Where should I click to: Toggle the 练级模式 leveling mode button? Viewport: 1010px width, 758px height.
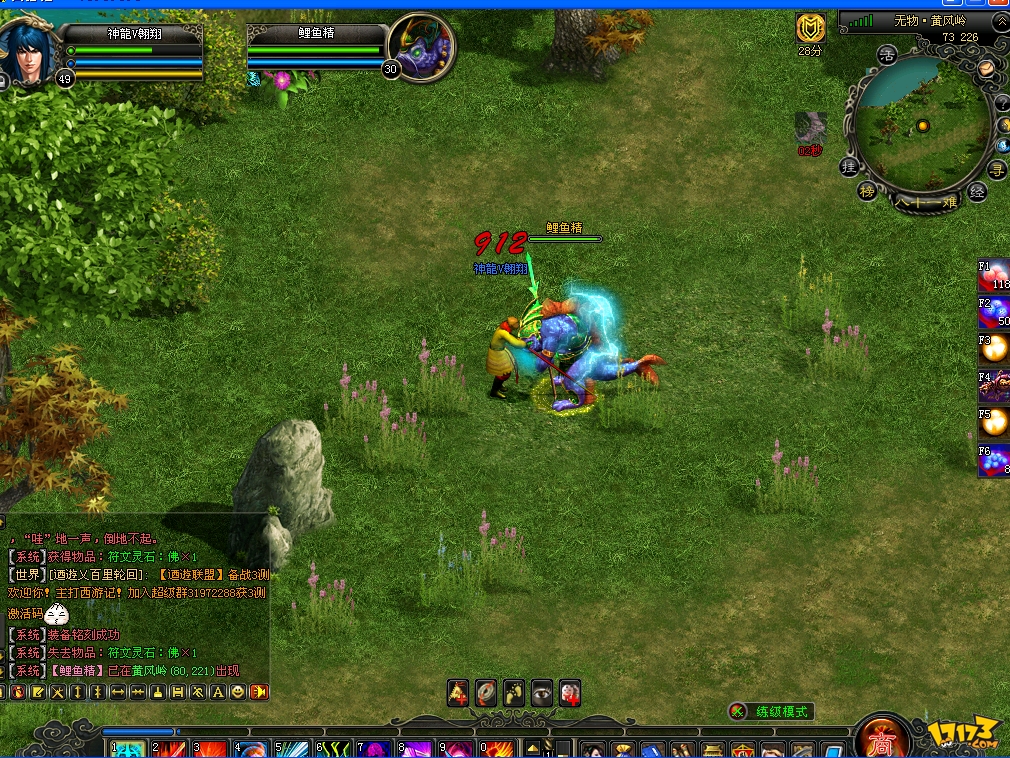tap(771, 712)
